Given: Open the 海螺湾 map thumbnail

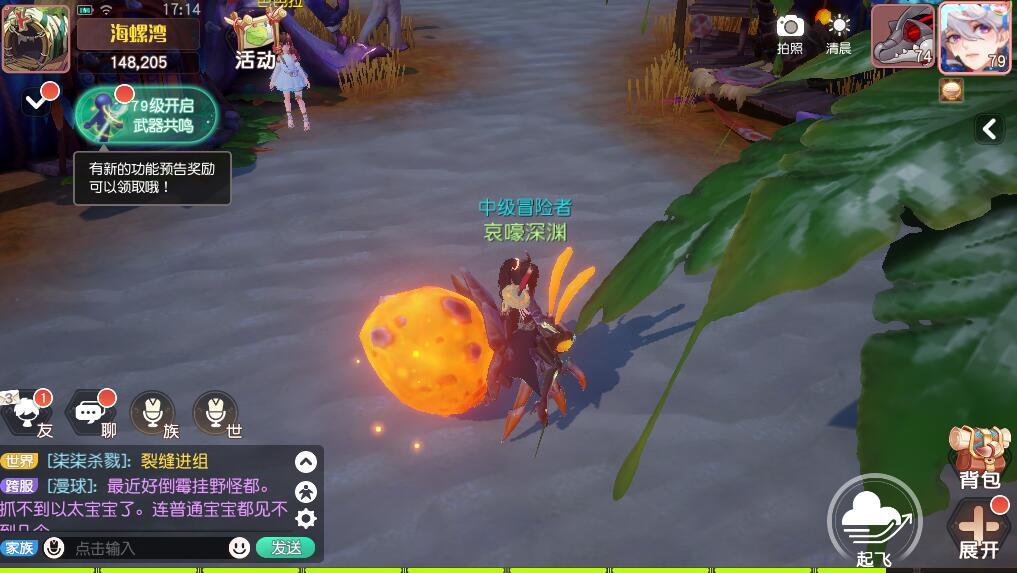Looking at the screenshot, I should click(x=35, y=38).
